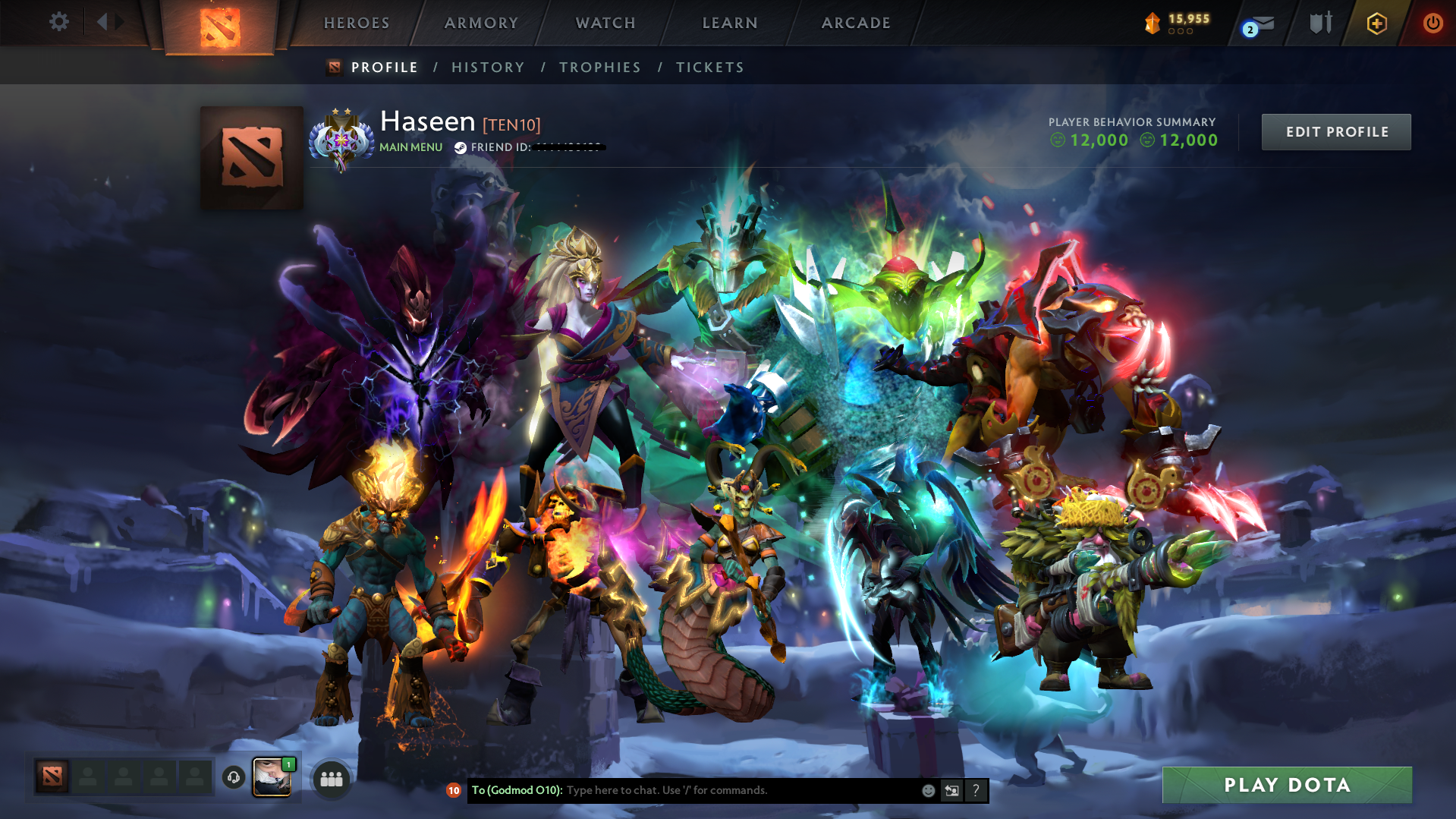Open the emoticon picker in the chat bar

coord(928,790)
